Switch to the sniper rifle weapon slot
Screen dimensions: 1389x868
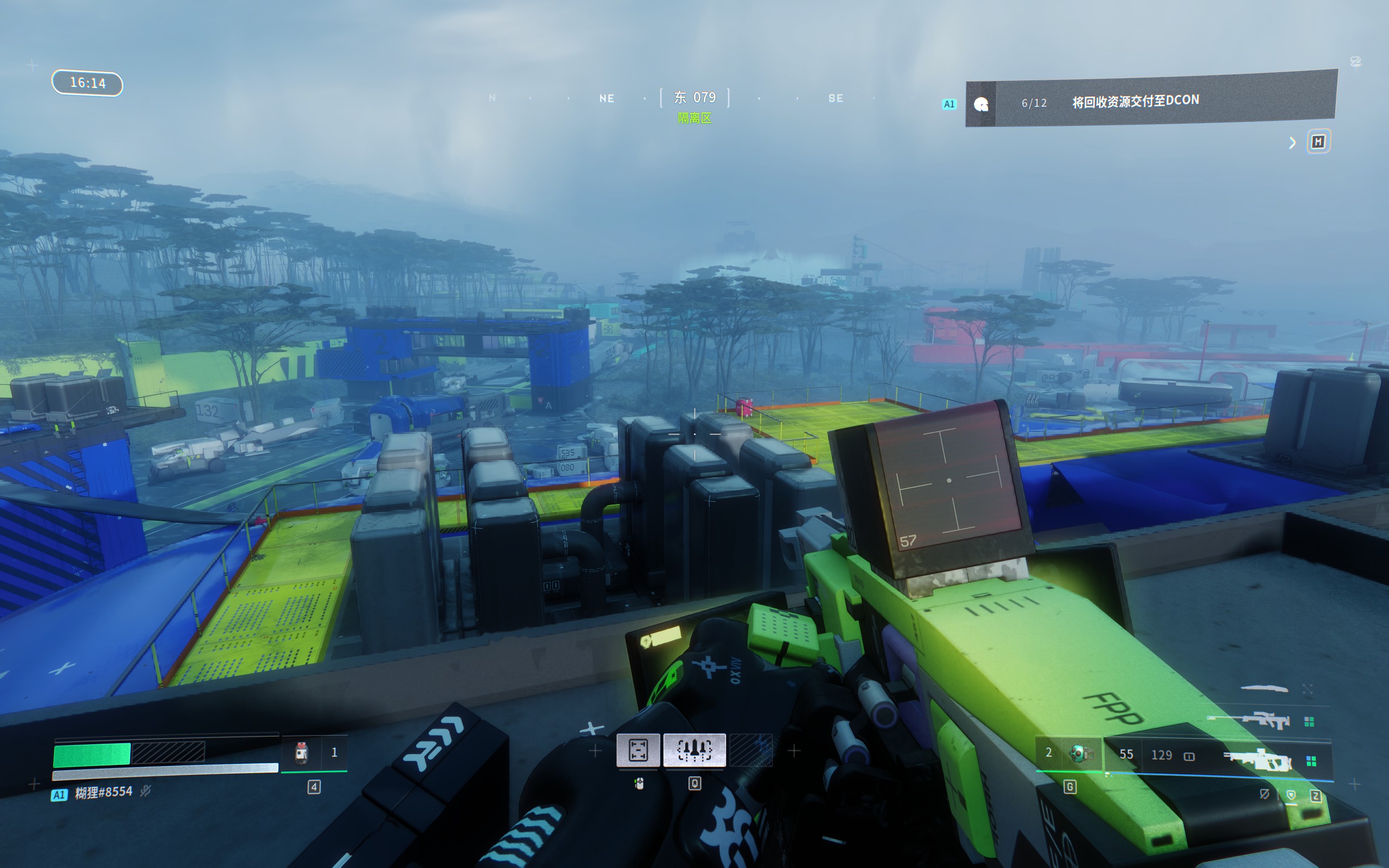[x=1248, y=720]
